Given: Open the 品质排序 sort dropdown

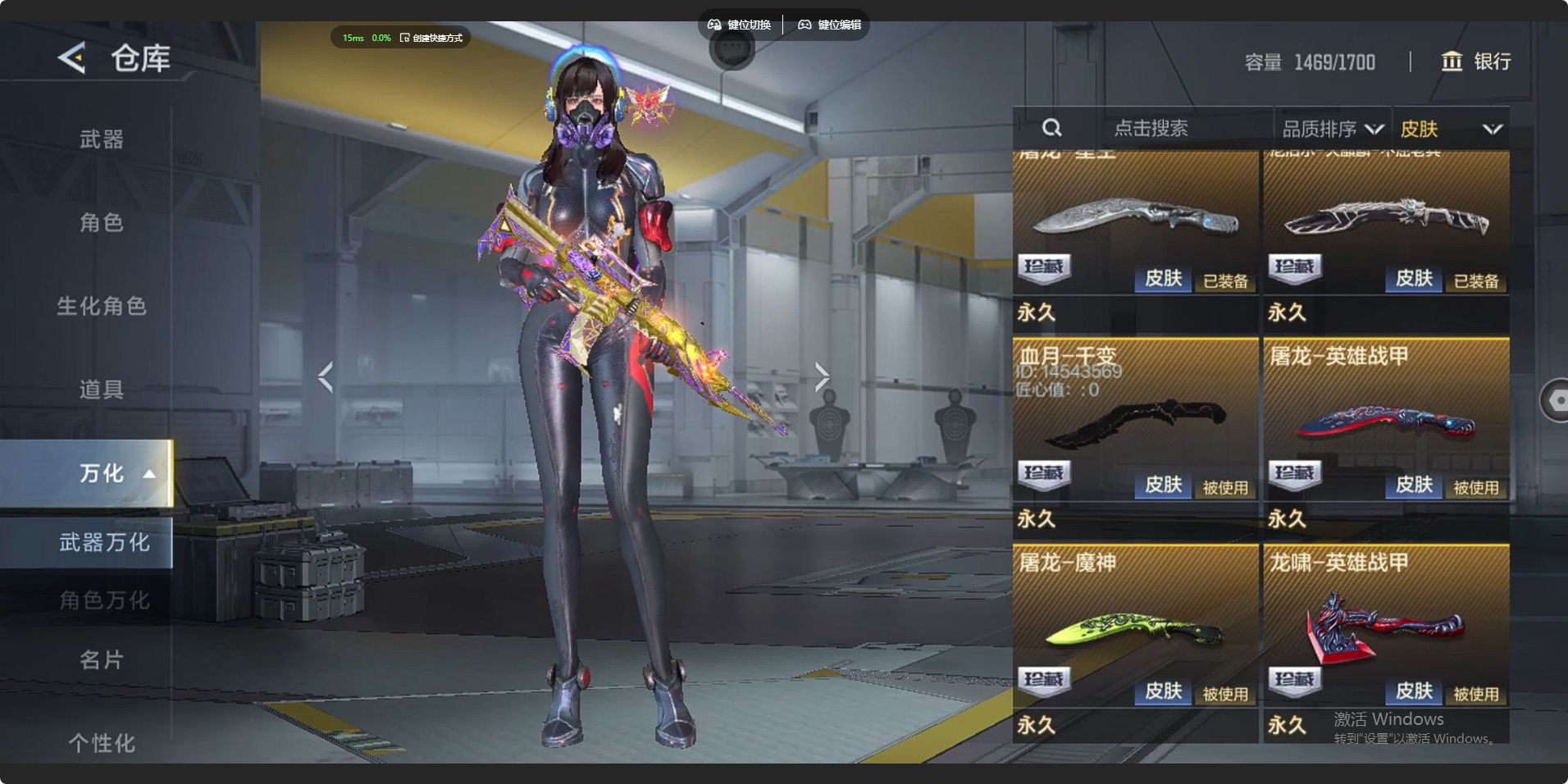Looking at the screenshot, I should tap(1332, 129).
